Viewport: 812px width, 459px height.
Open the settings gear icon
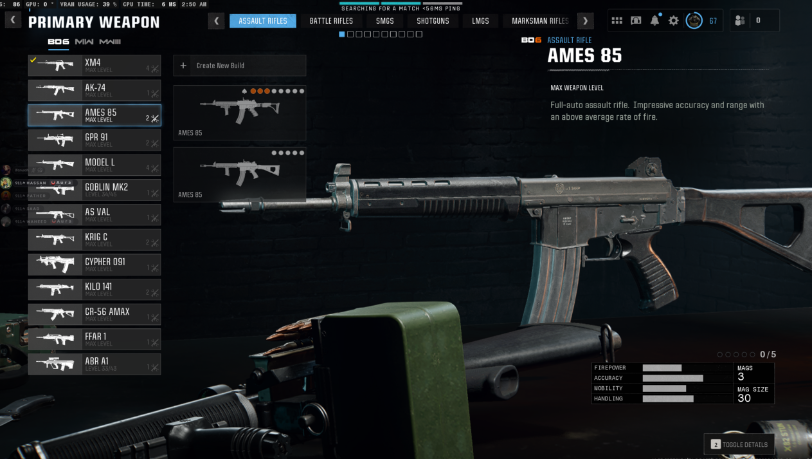[x=673, y=20]
